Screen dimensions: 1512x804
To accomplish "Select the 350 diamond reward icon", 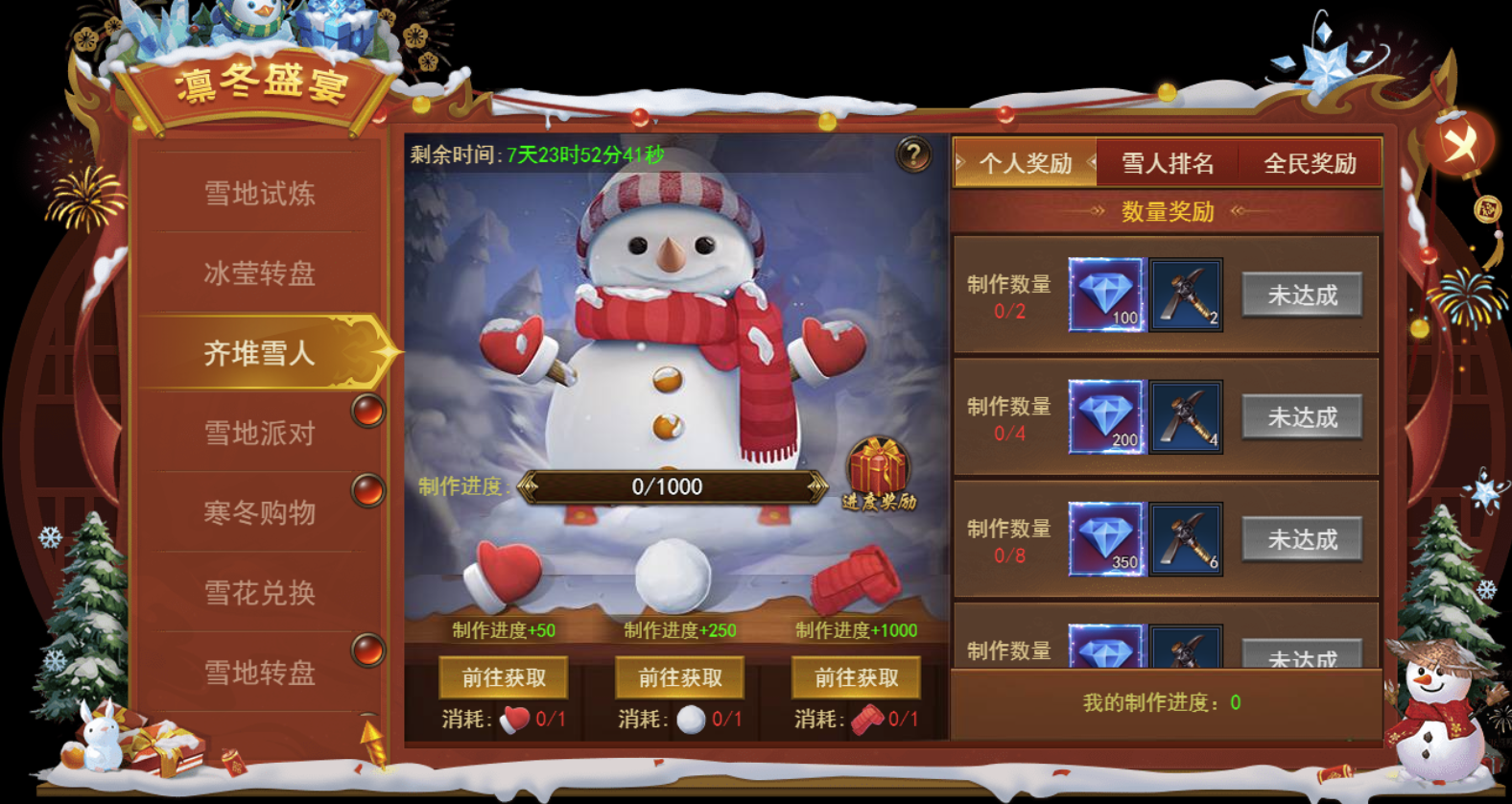I will [1106, 539].
